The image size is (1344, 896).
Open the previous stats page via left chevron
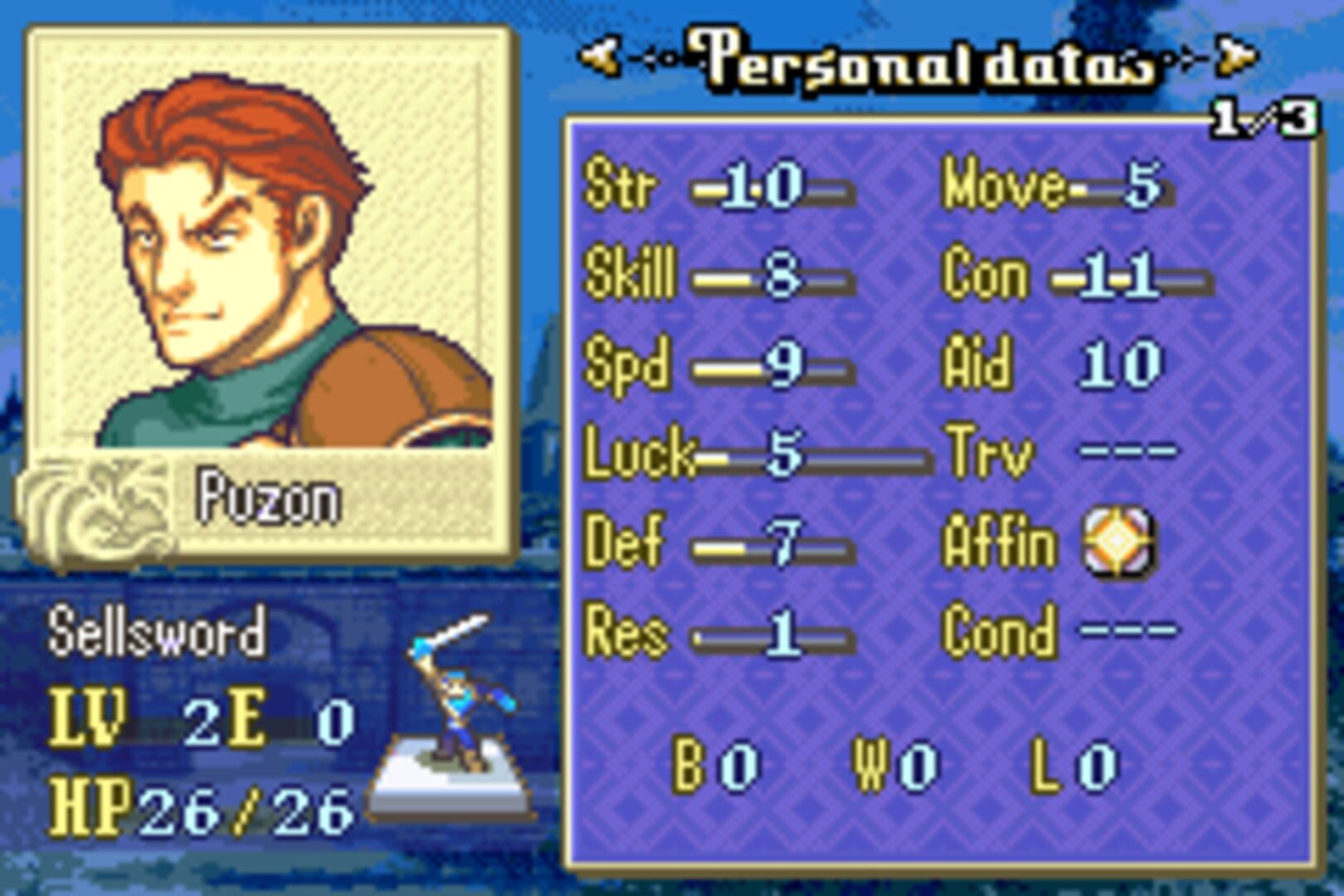(x=600, y=56)
